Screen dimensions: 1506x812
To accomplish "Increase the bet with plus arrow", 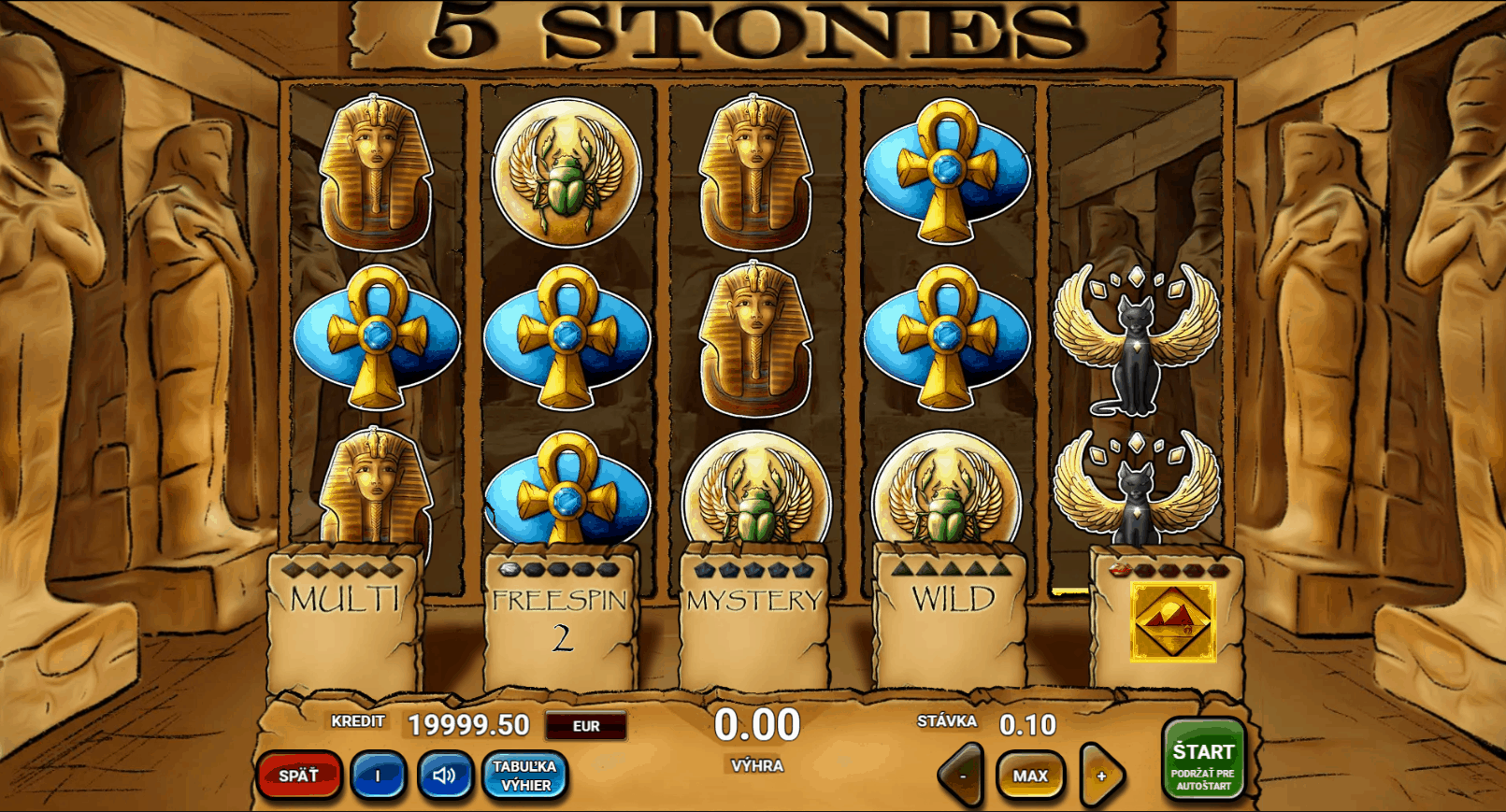I will point(1101,776).
